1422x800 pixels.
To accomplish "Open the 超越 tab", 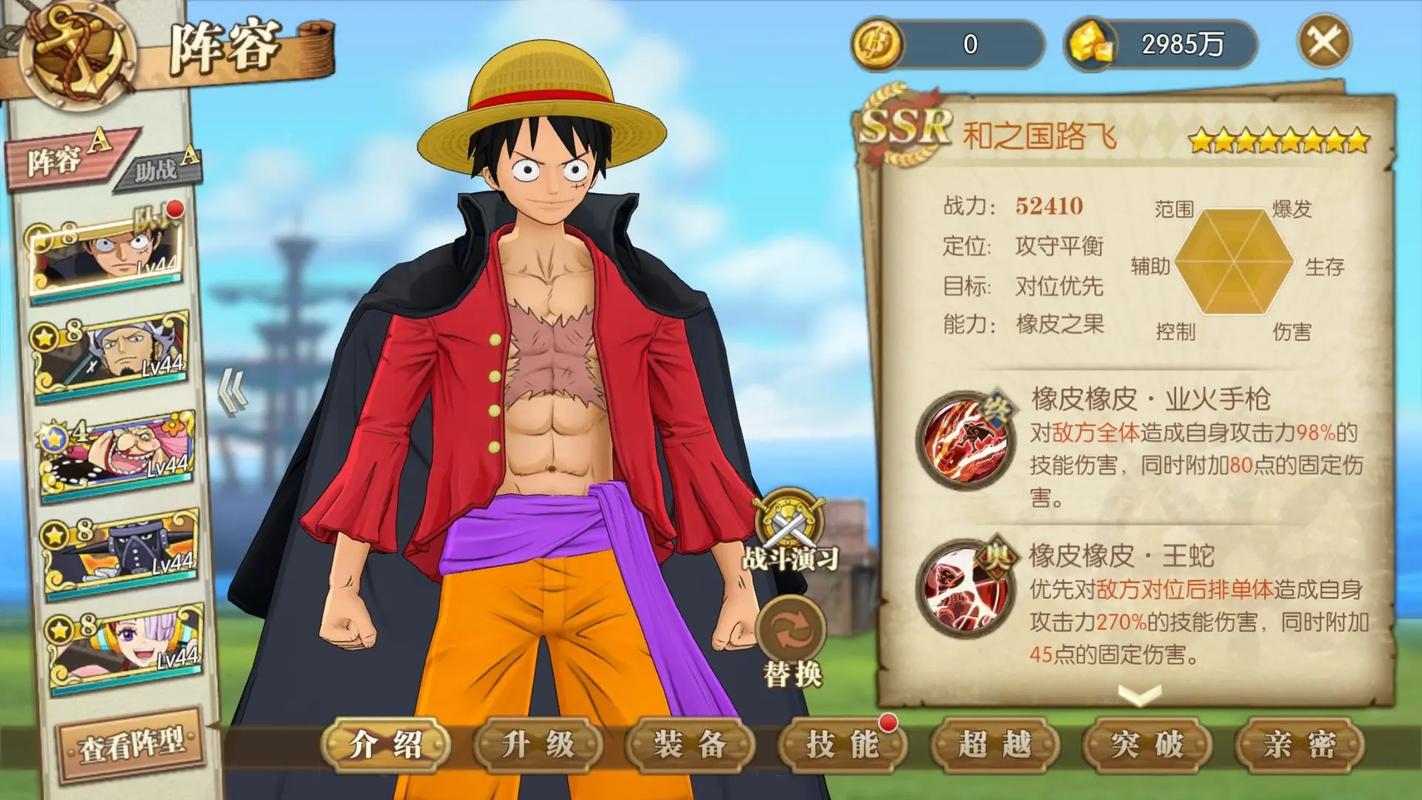I will (x=994, y=745).
